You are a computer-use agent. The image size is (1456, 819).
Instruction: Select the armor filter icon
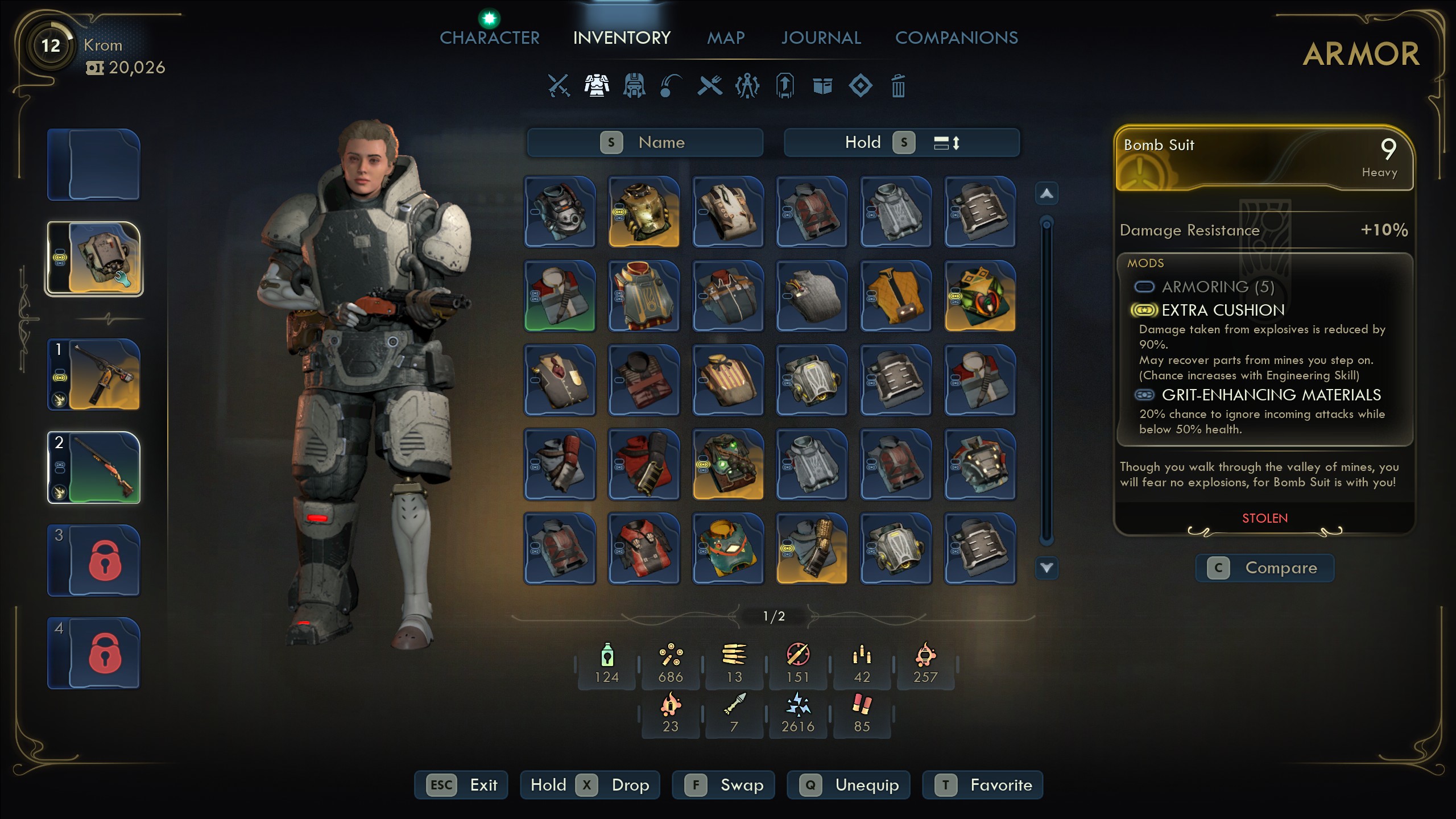pos(596,85)
